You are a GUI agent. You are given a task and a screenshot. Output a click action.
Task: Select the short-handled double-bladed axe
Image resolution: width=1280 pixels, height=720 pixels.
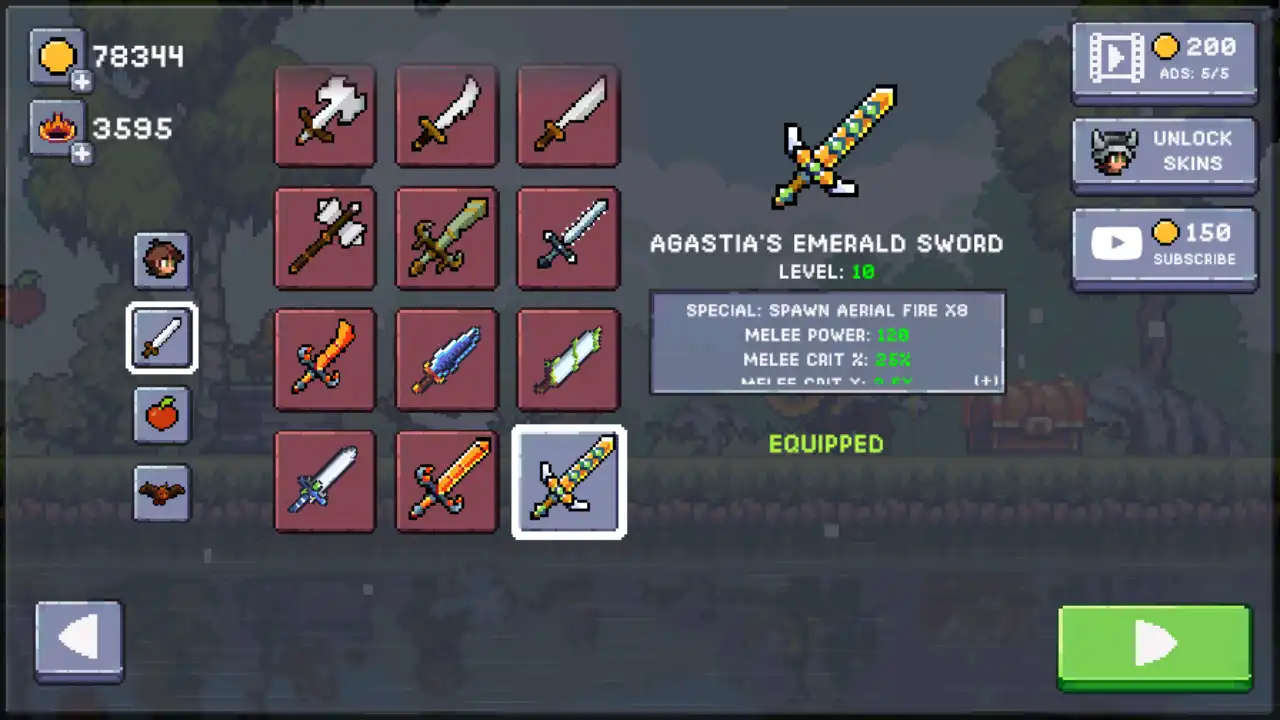[x=325, y=116]
